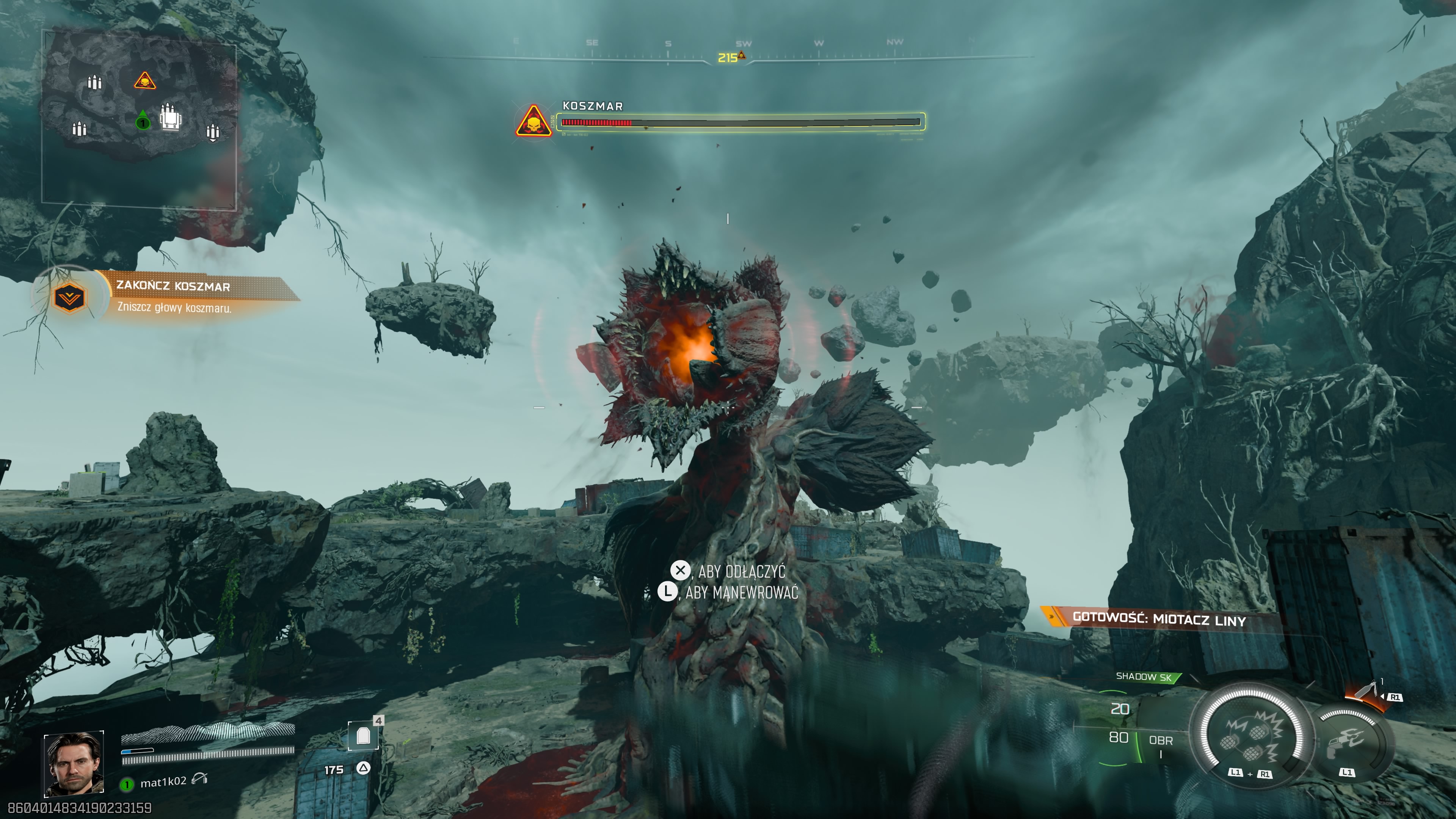The height and width of the screenshot is (819, 1456).
Task: Click the Koszmar boss skull icon
Action: pyautogui.click(x=533, y=121)
